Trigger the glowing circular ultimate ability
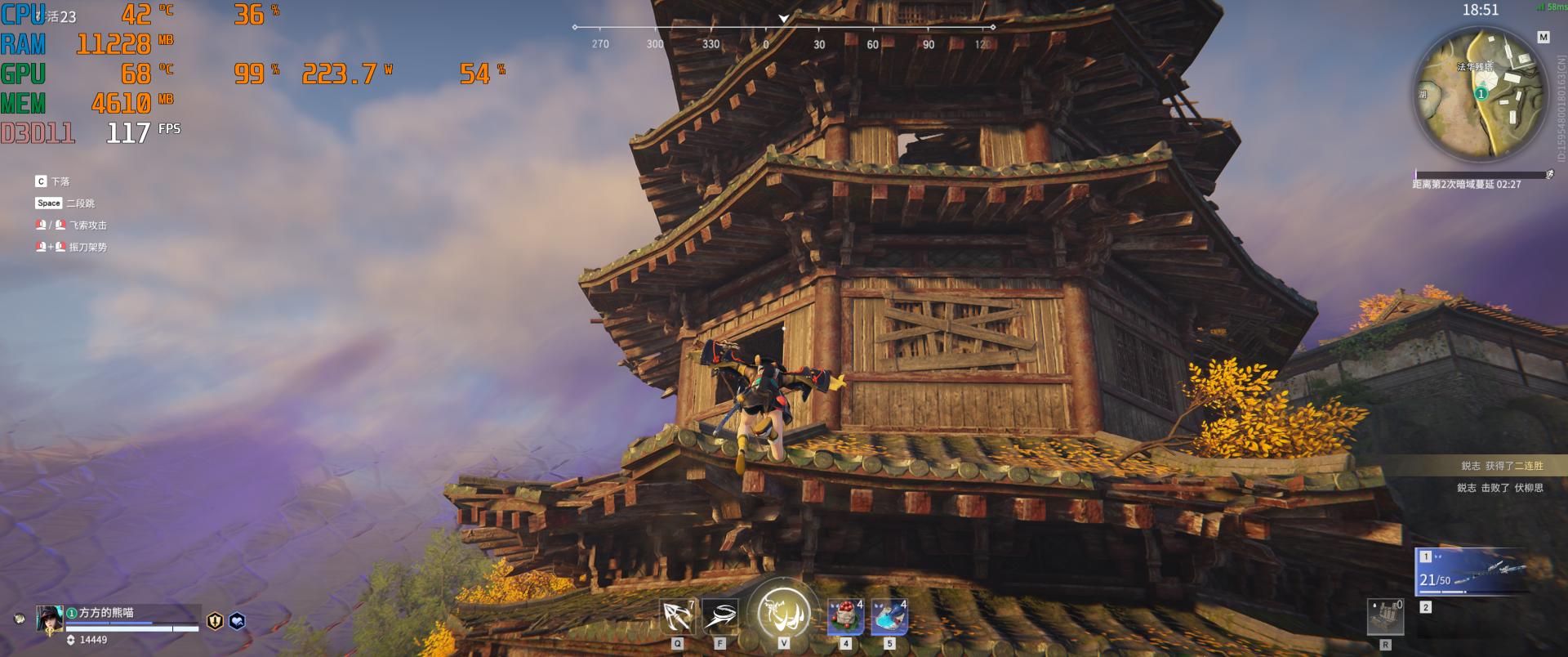The width and height of the screenshot is (1568, 657). (x=783, y=612)
